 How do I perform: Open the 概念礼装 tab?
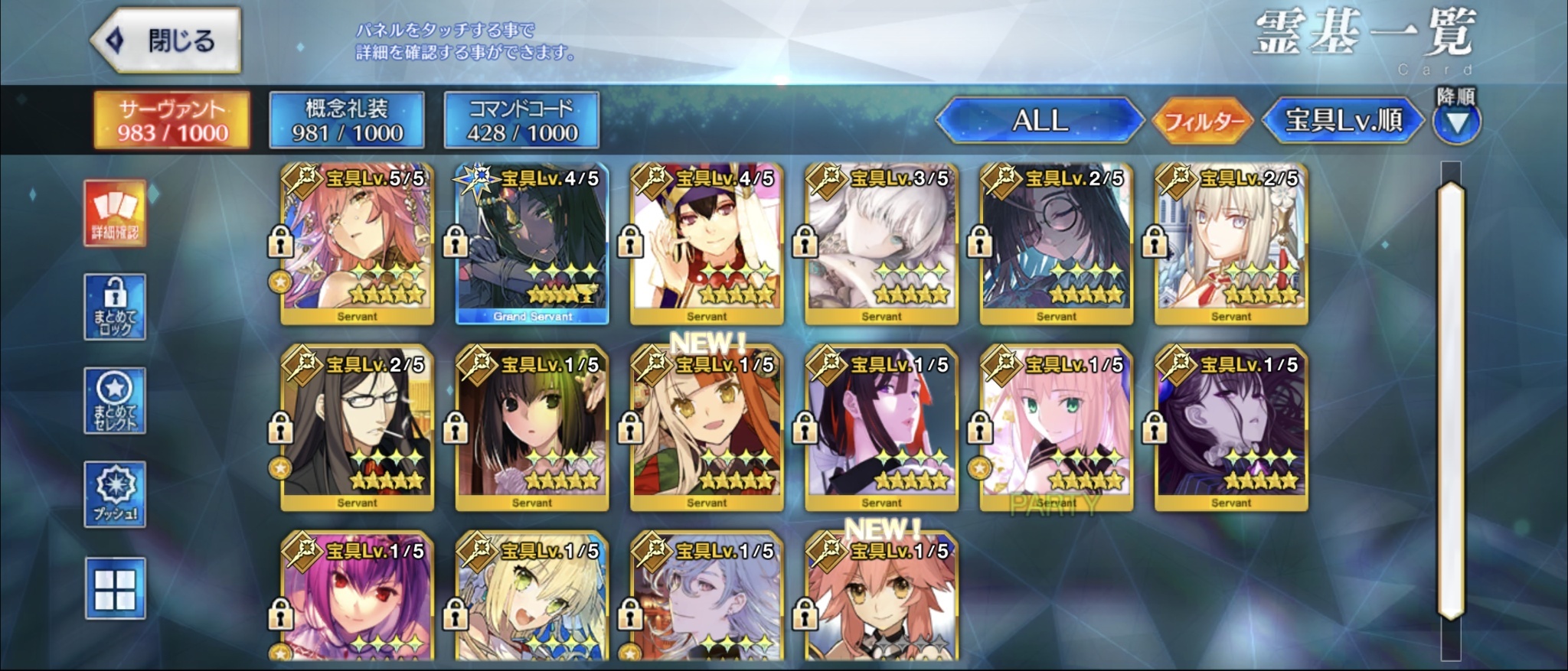point(347,120)
